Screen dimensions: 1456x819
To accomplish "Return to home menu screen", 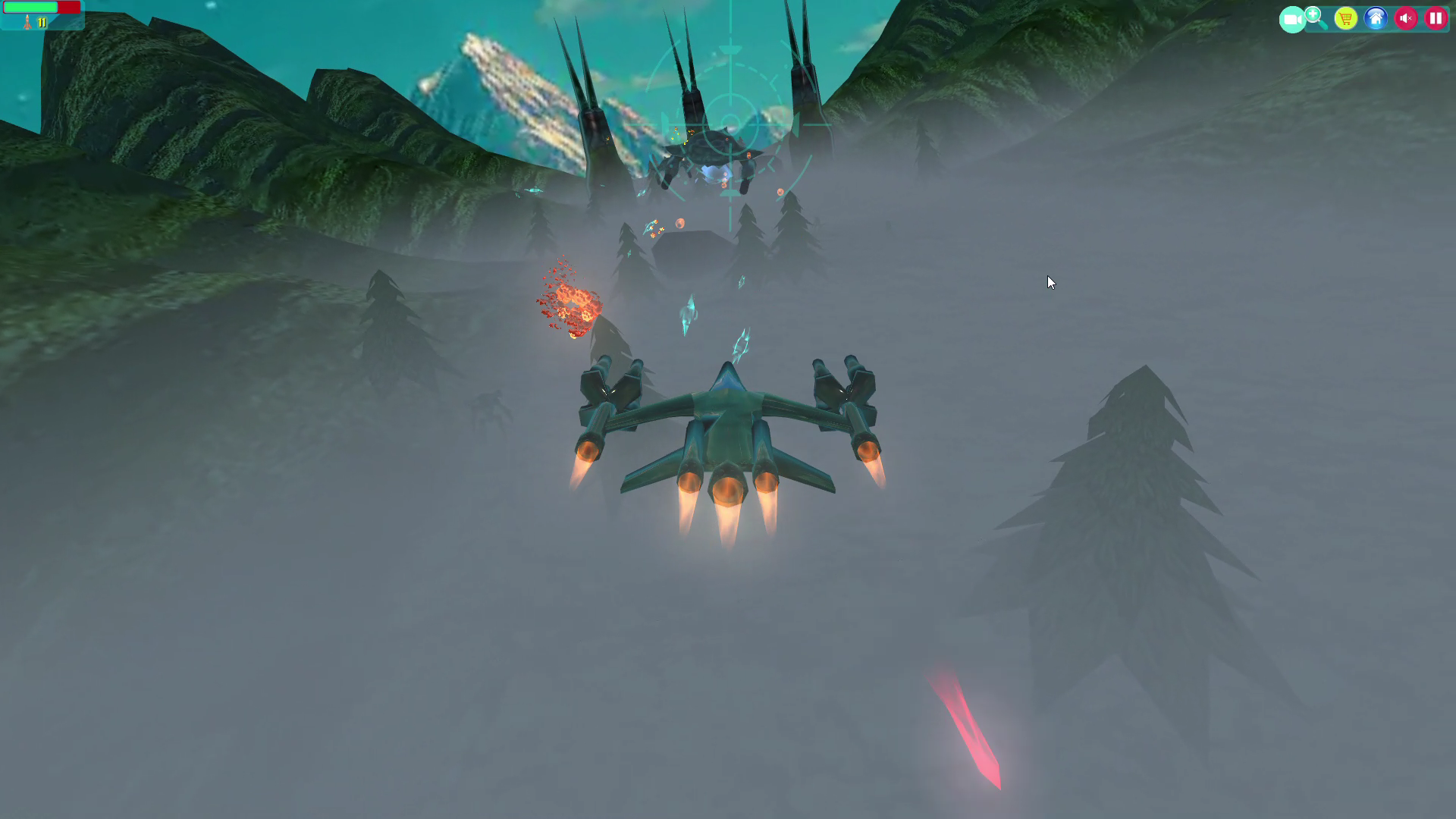I will (x=1376, y=18).
